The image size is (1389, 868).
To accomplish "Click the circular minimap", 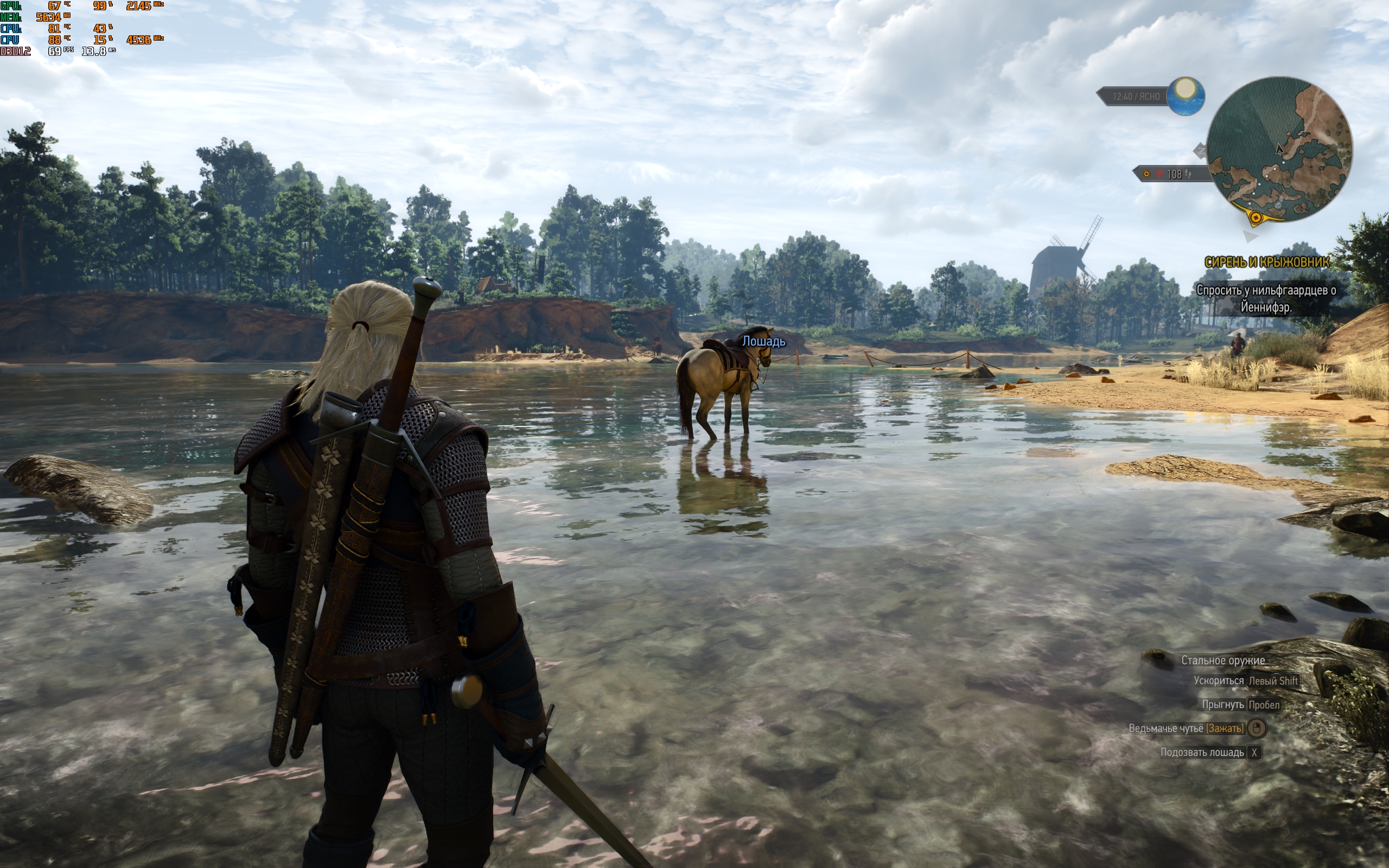I will [x=1279, y=149].
